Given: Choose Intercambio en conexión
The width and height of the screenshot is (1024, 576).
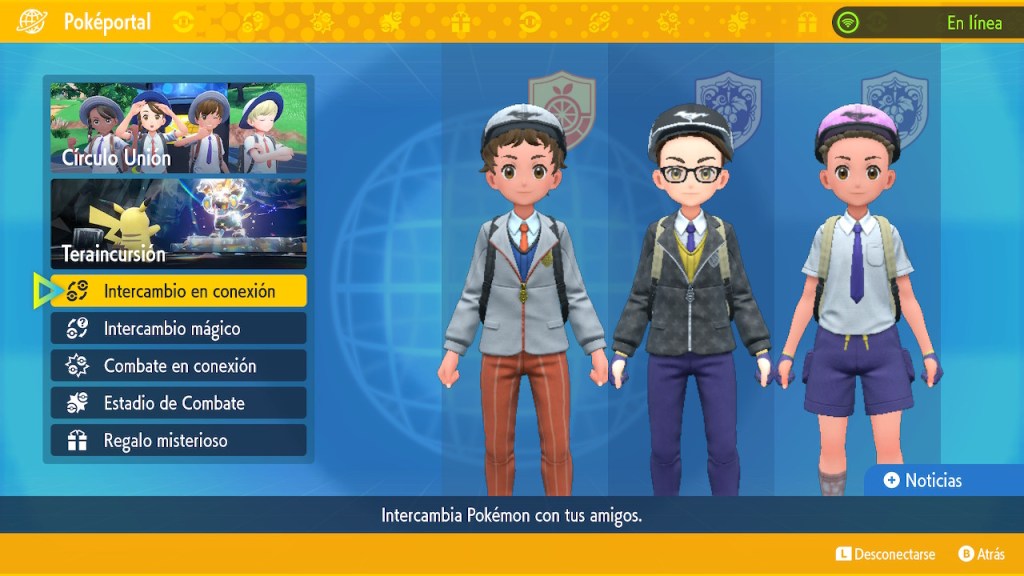Looking at the screenshot, I should coord(178,291).
